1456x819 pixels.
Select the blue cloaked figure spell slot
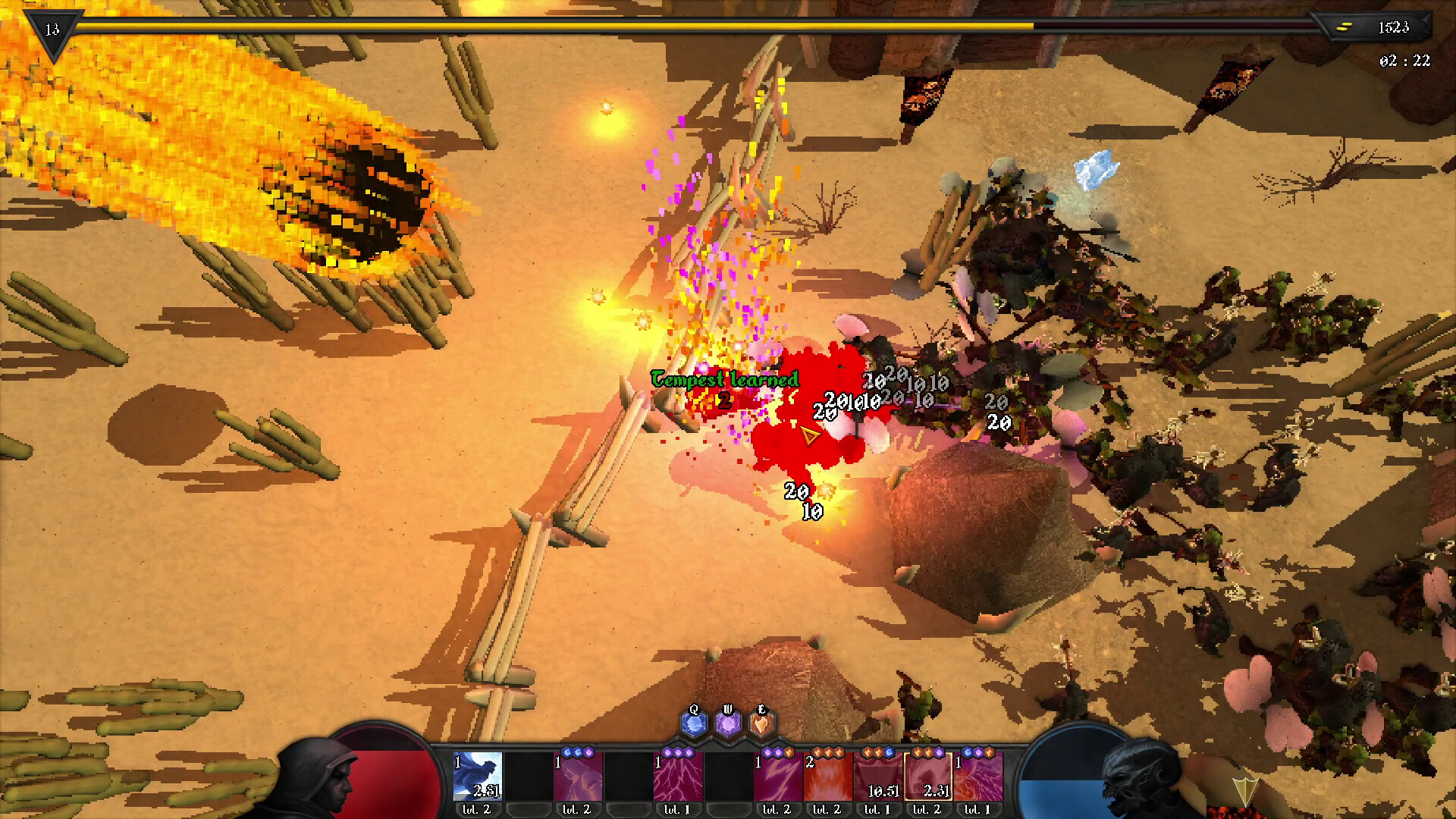pos(477,776)
